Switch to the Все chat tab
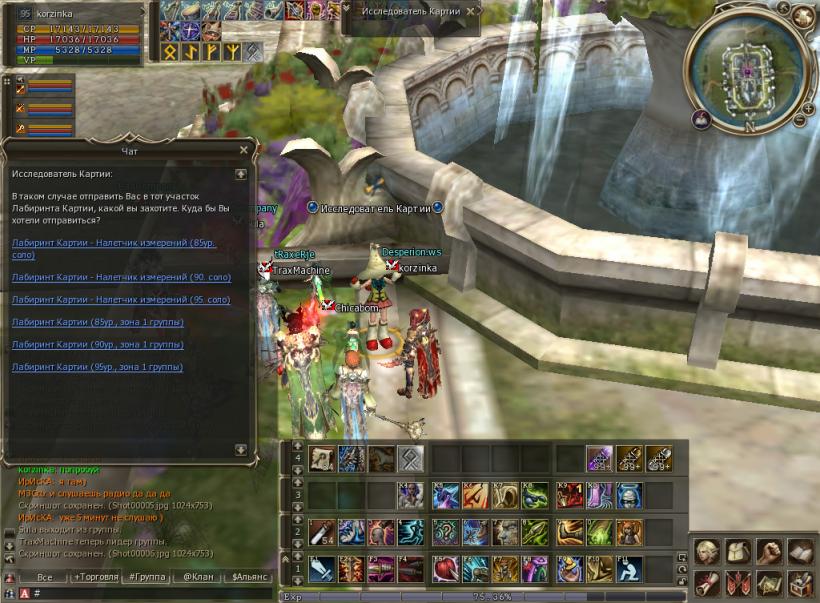 coord(44,578)
